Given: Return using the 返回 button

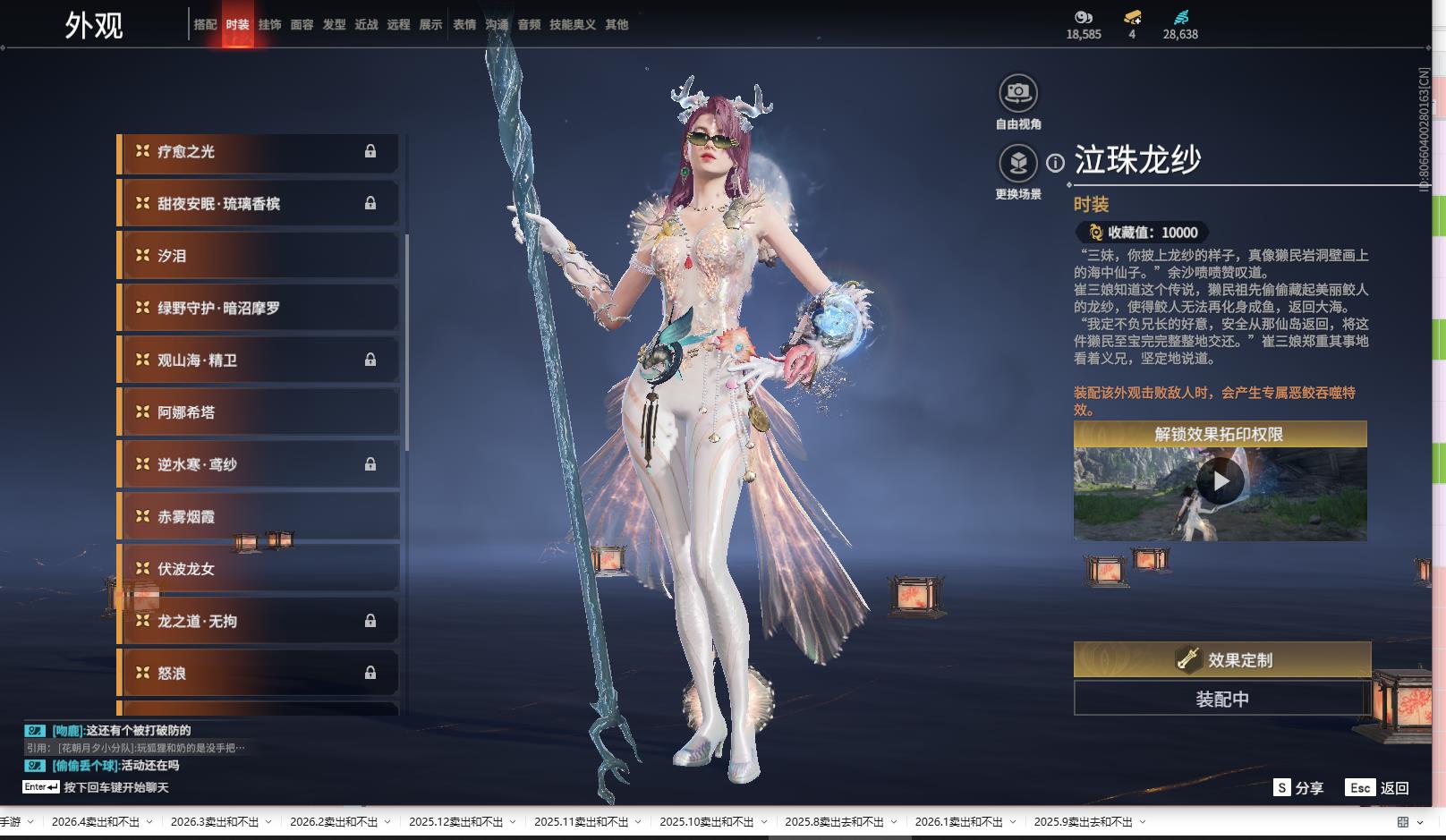Looking at the screenshot, I should pos(1378,788).
